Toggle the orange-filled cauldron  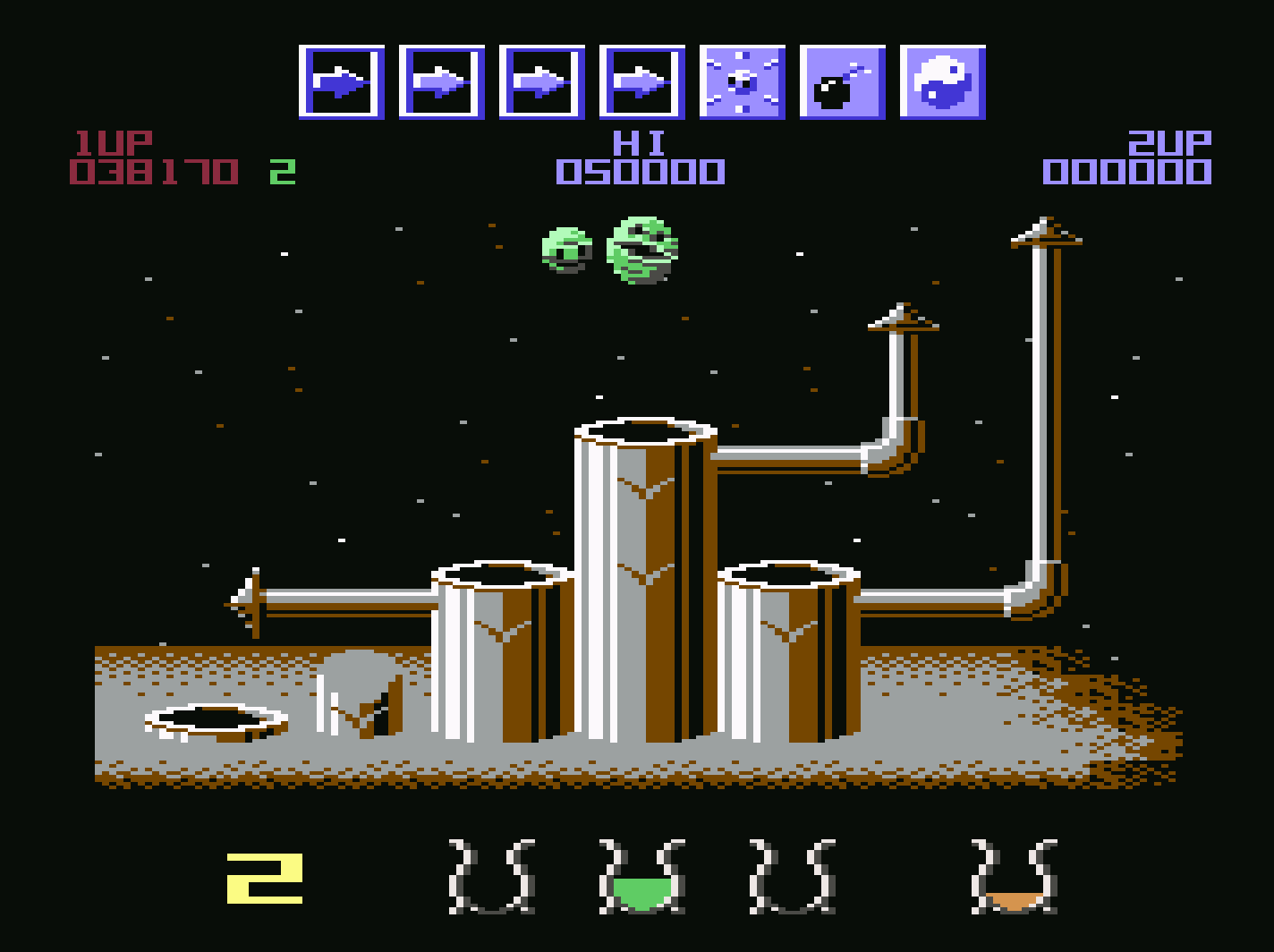pos(1015,877)
